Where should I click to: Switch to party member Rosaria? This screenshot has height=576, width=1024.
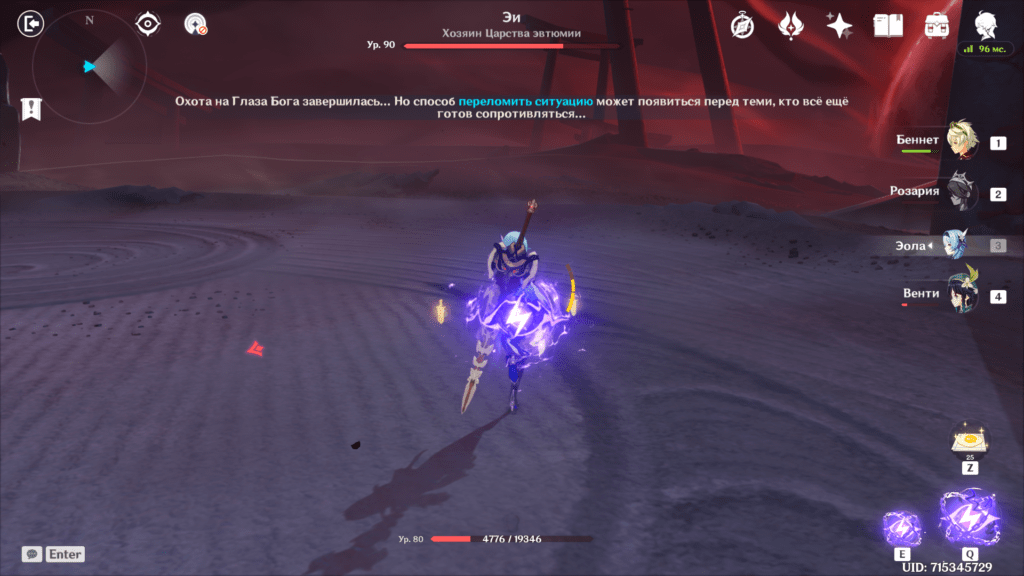click(963, 192)
